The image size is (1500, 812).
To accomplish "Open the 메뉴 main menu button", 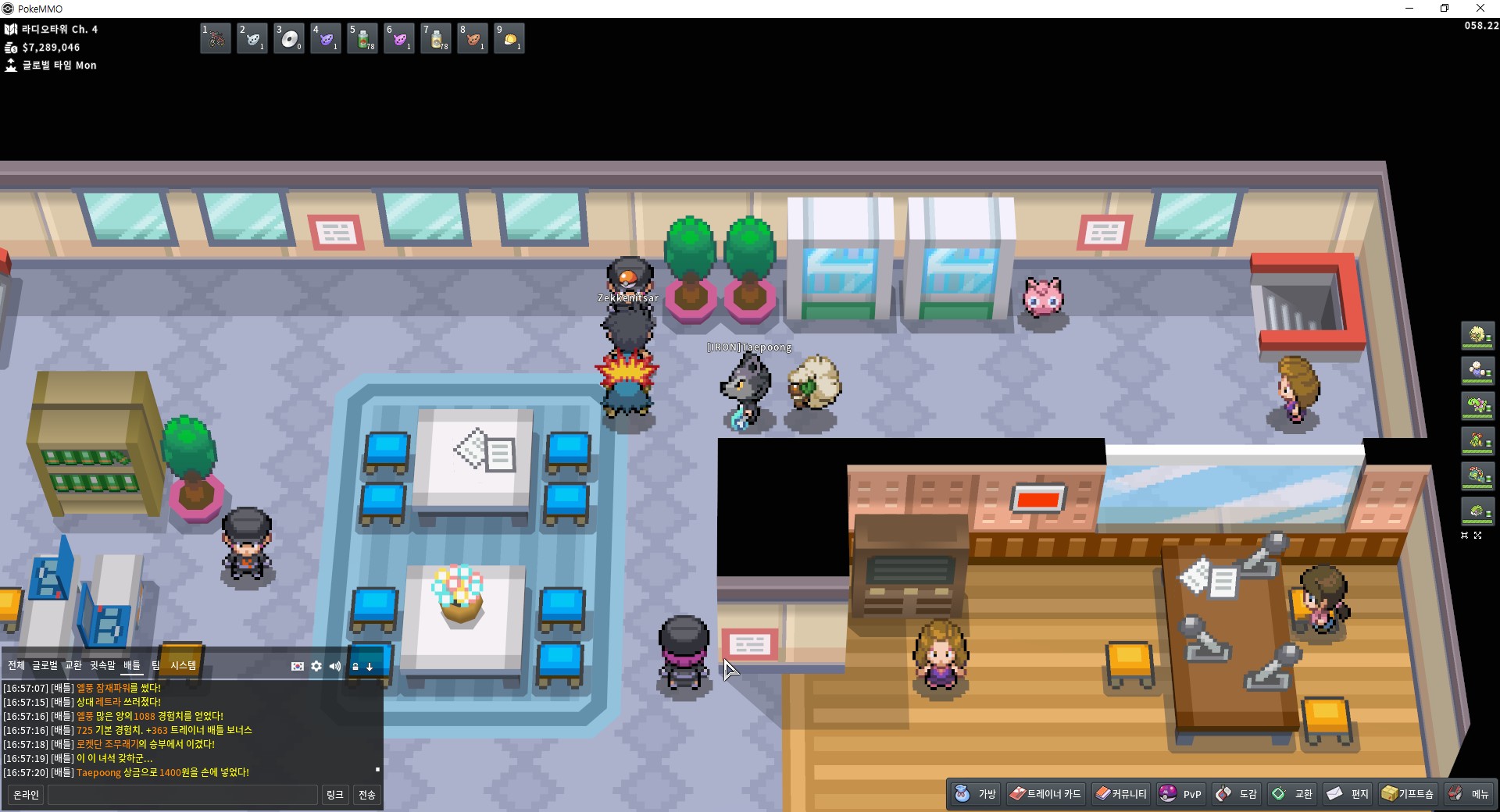I will [x=1469, y=794].
